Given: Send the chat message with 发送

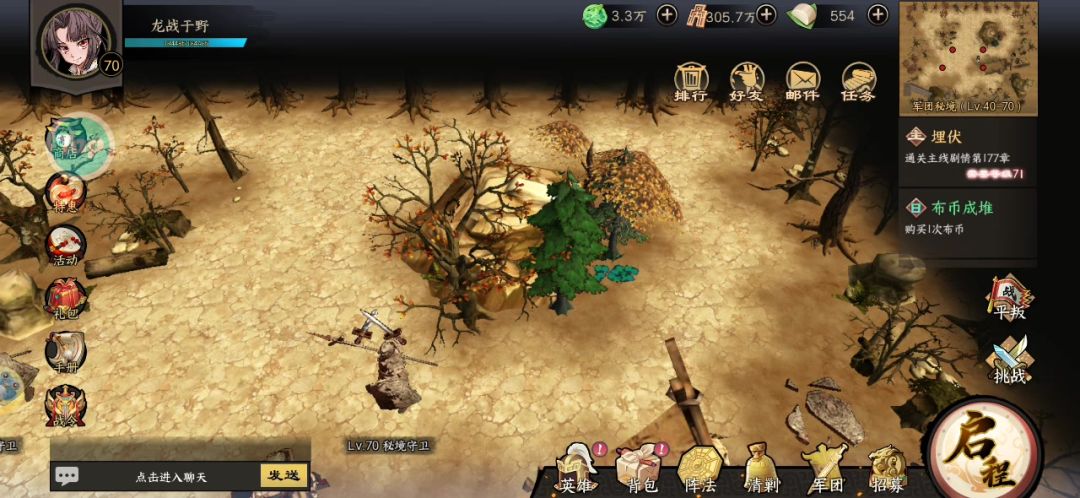Looking at the screenshot, I should [283, 475].
